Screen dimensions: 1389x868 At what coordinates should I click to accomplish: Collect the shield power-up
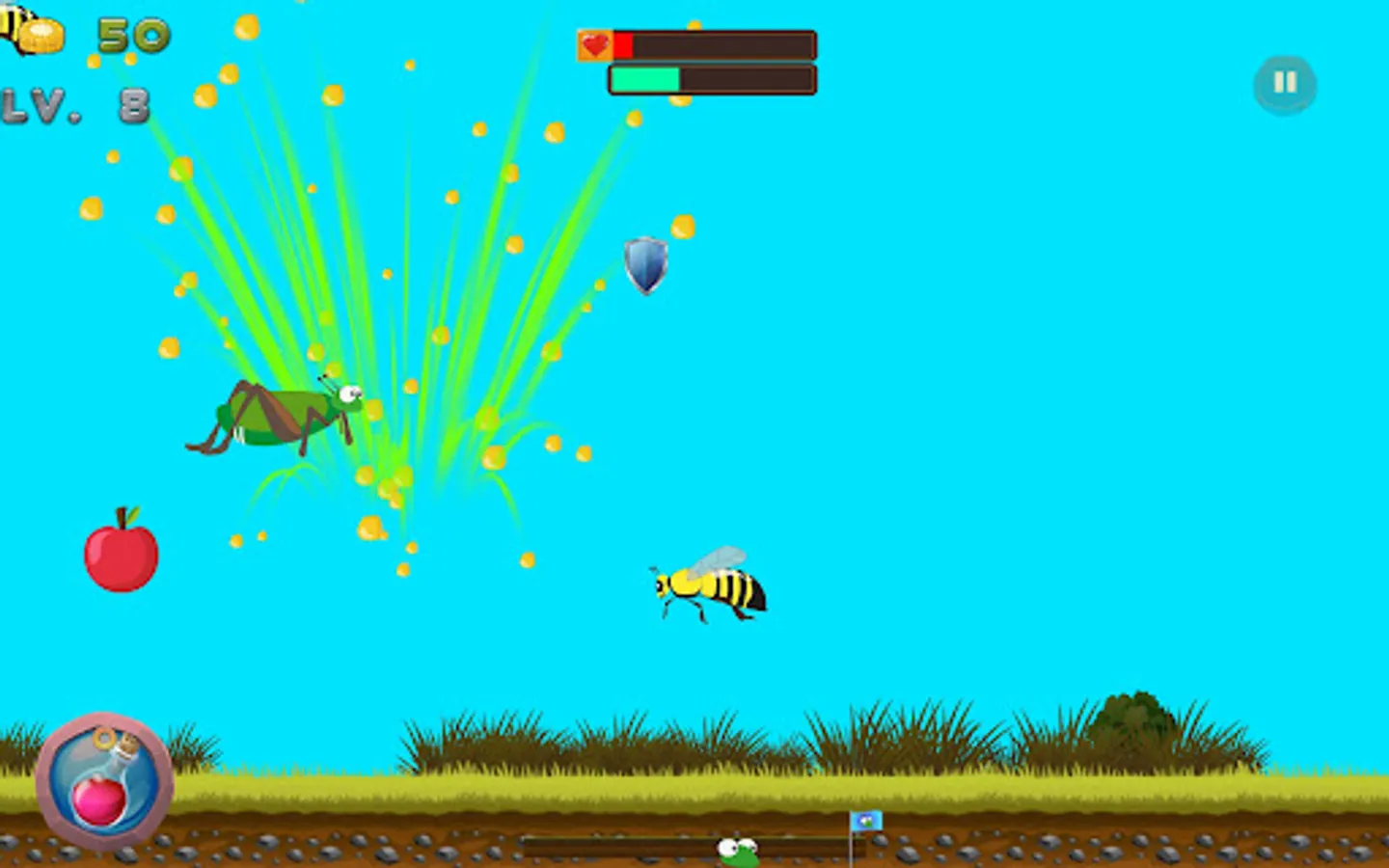point(644,267)
